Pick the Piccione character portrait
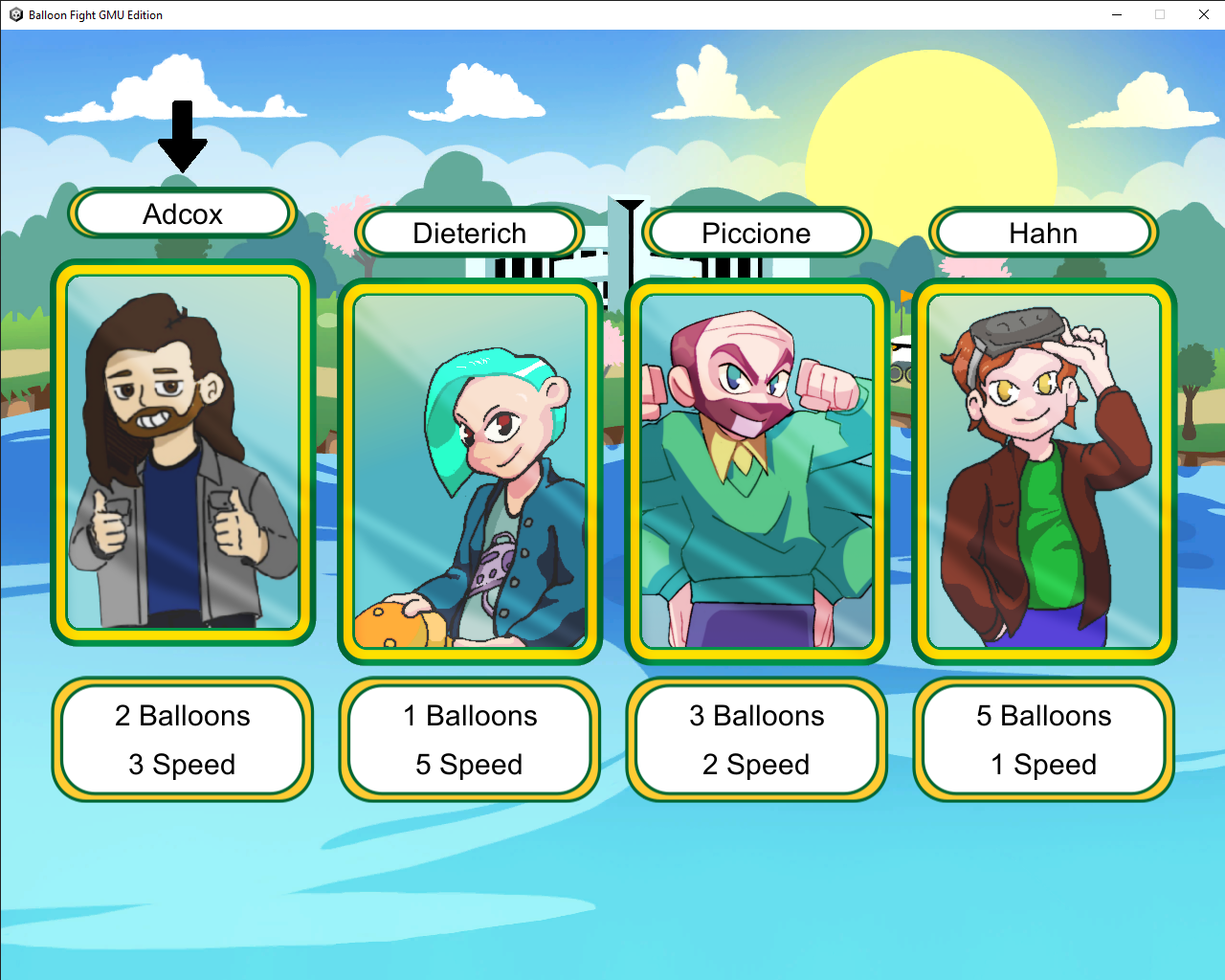This screenshot has width=1225, height=980. (757, 472)
